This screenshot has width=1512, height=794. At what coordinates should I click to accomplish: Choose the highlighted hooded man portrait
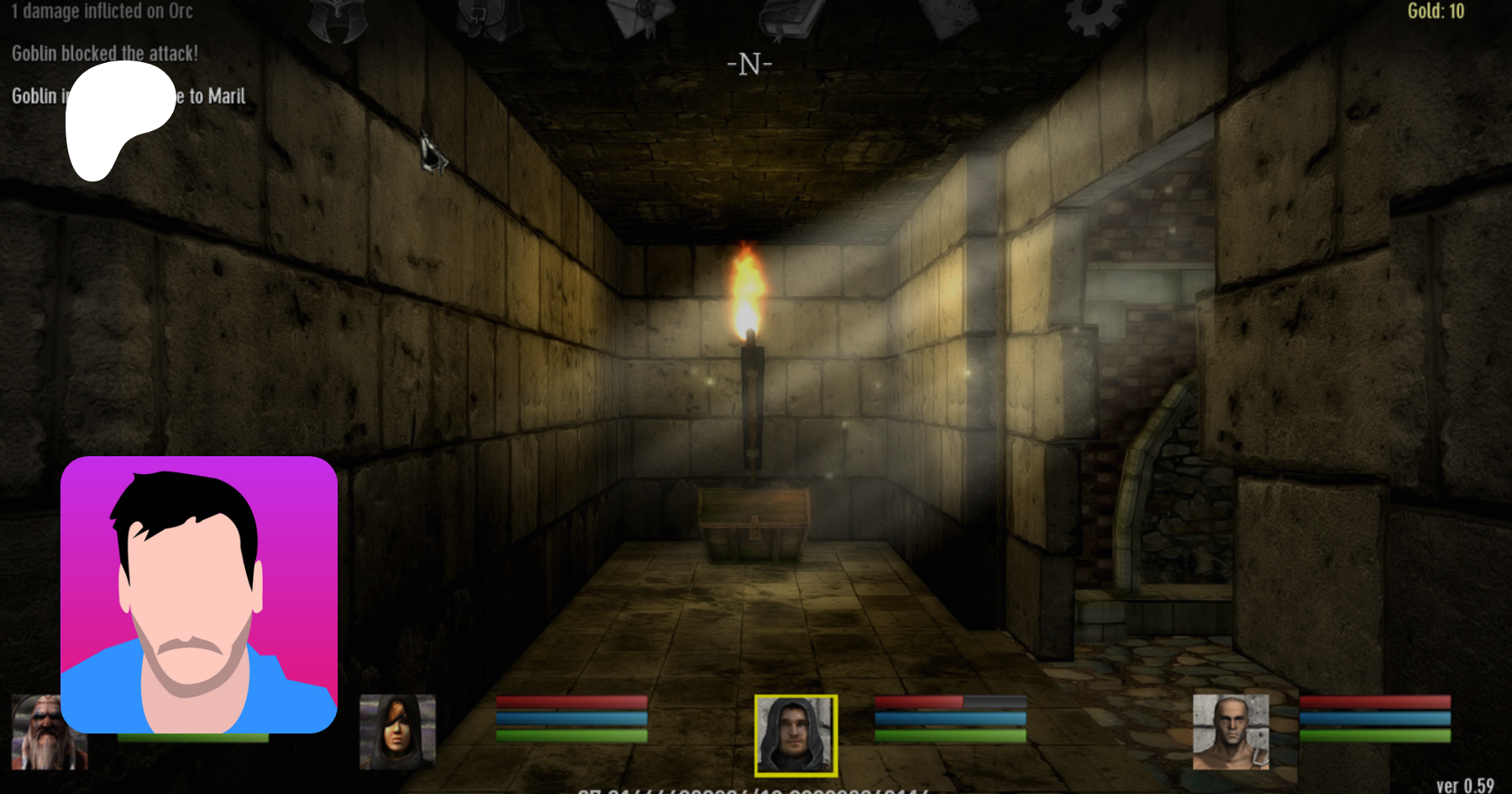(795, 734)
